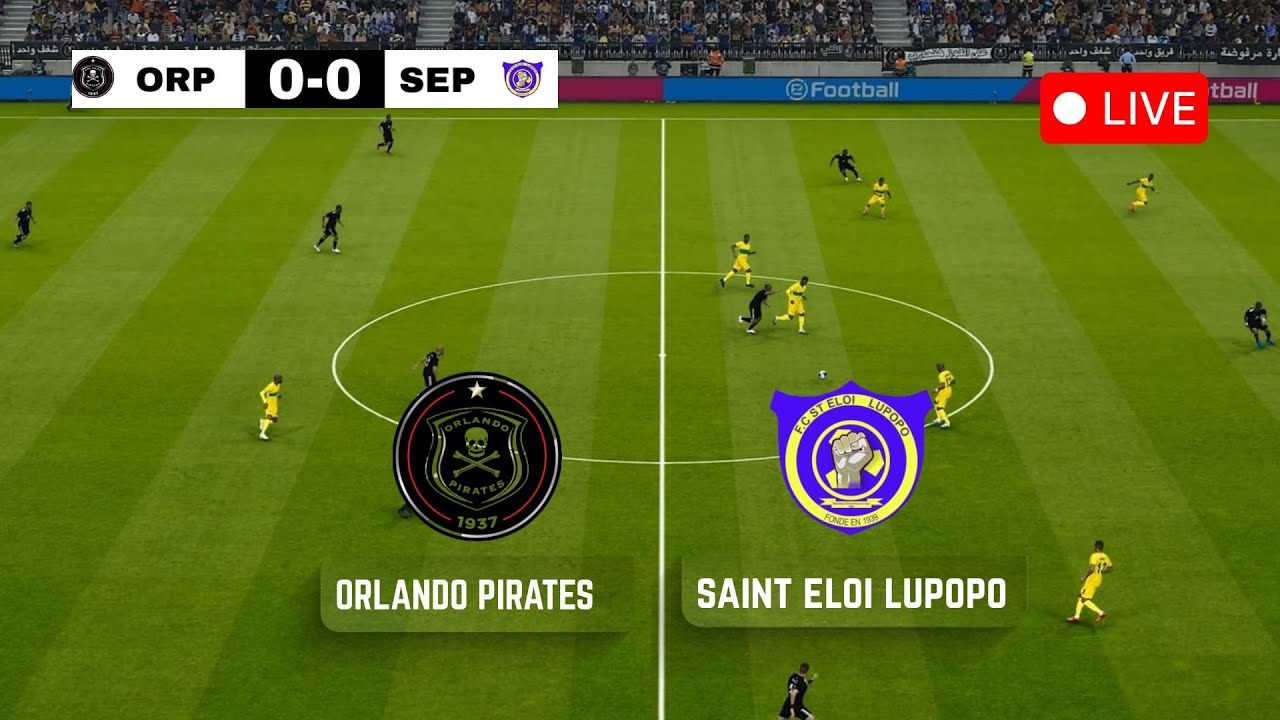Choose the Orlando Pirates name label
This screenshot has height=720, width=1280.
[465, 595]
